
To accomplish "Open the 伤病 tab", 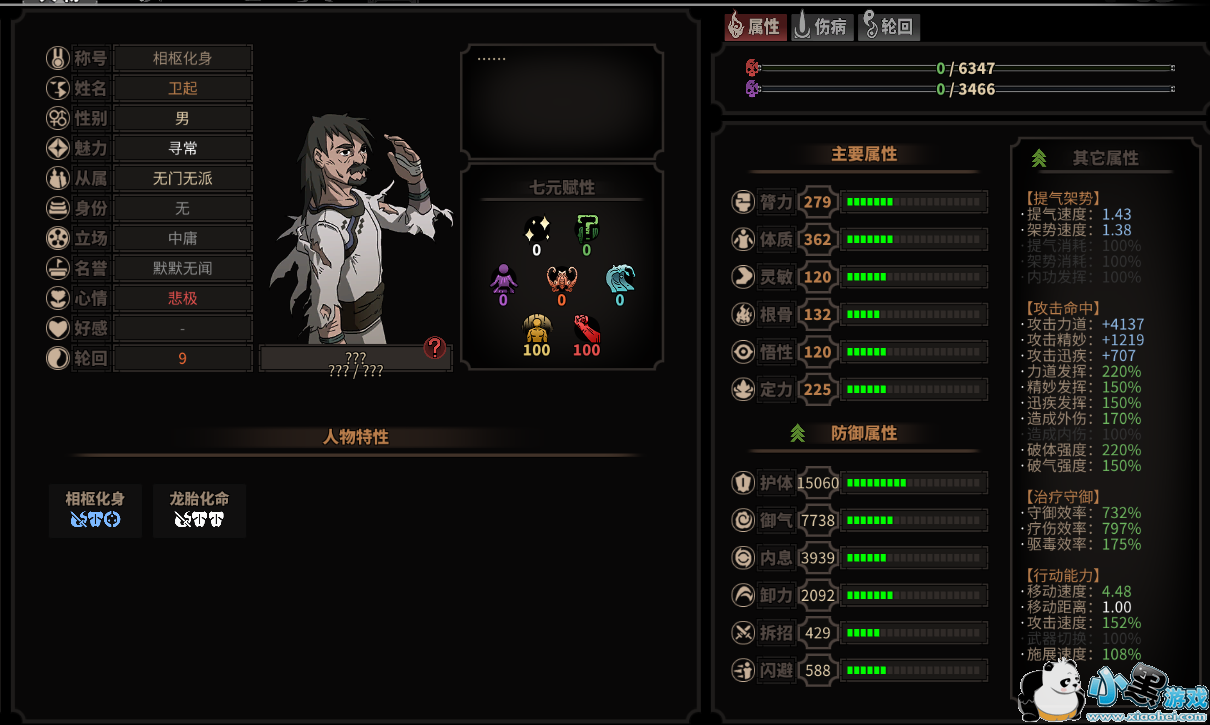I will [821, 27].
